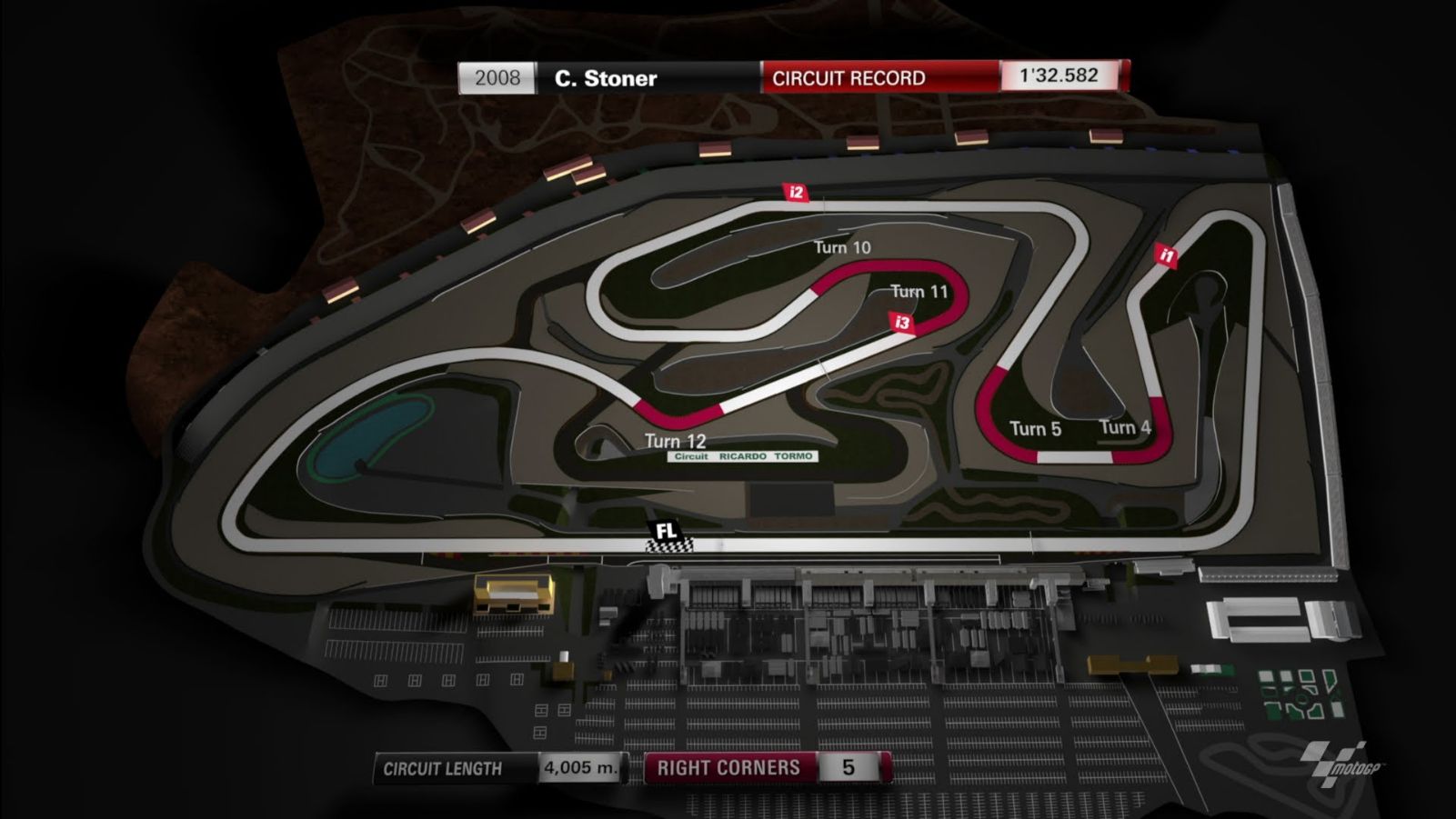This screenshot has width=1456, height=819.
Task: Select the i3 sector marker
Action: 901,323
